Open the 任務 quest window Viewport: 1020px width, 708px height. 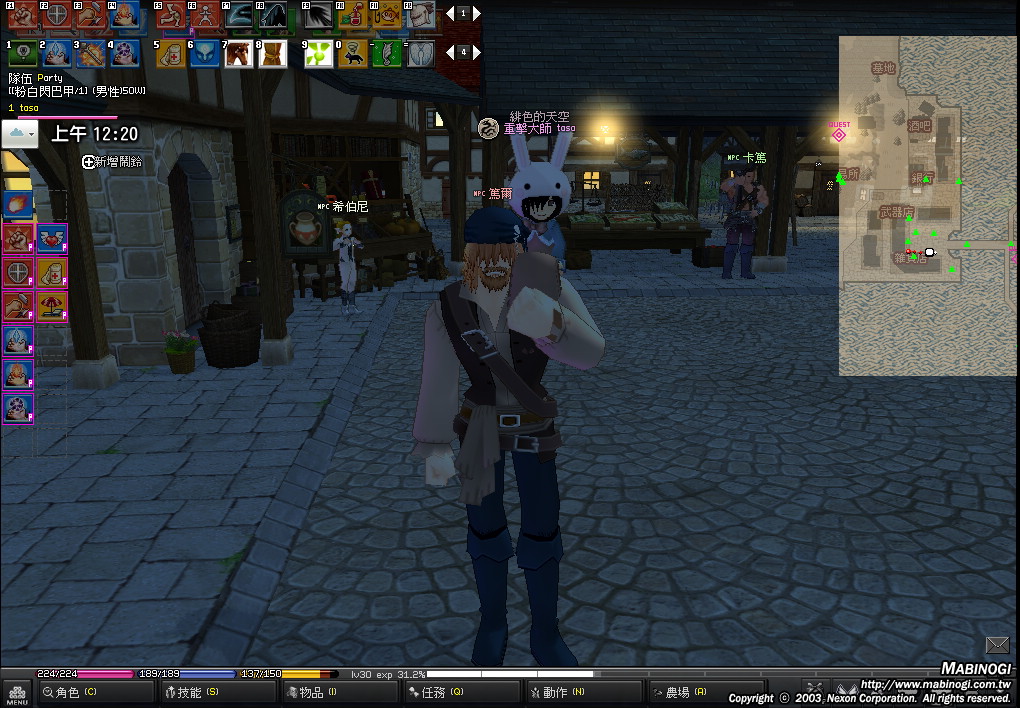[x=436, y=692]
